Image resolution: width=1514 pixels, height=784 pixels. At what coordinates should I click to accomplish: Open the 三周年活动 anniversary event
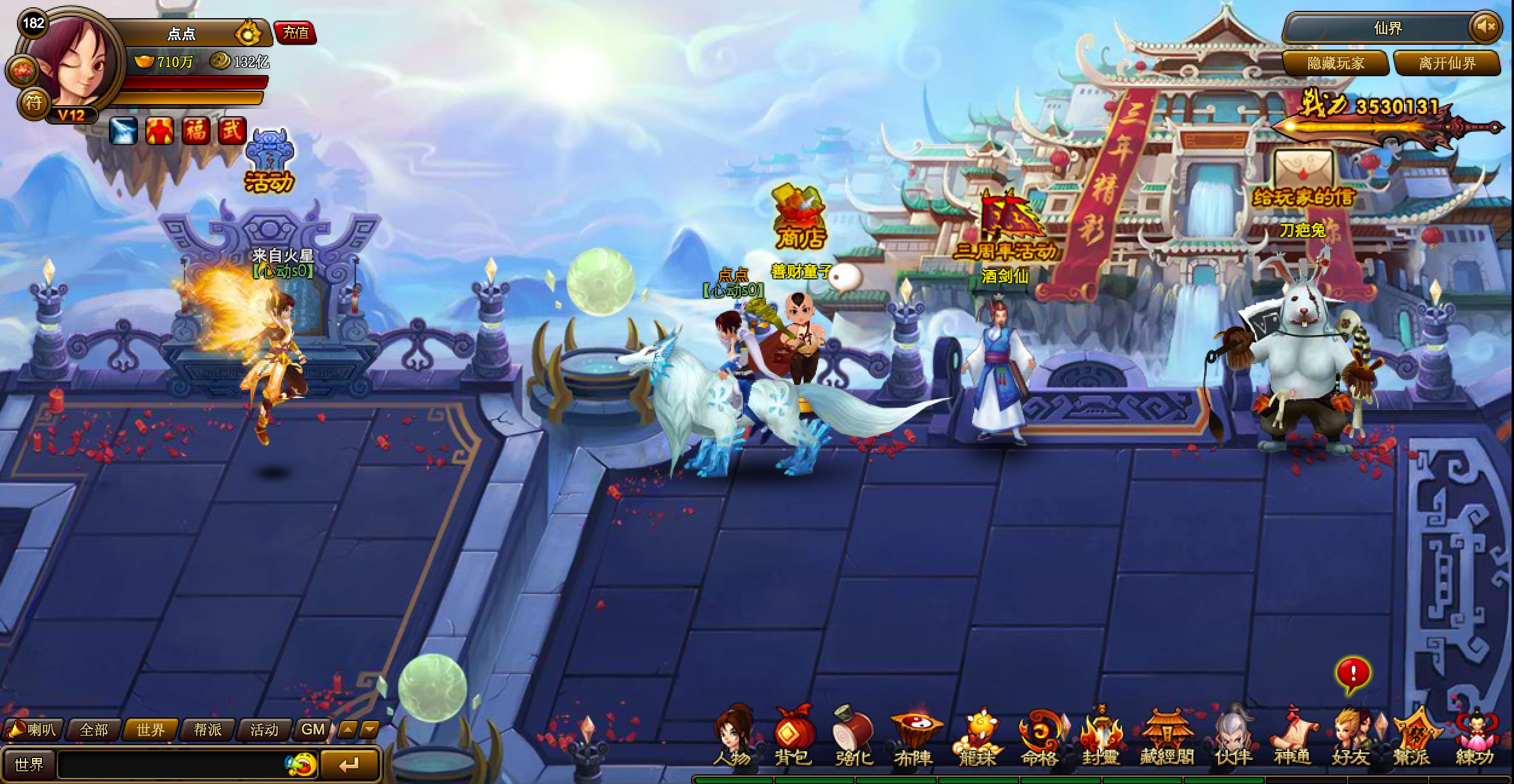[x=1006, y=230]
